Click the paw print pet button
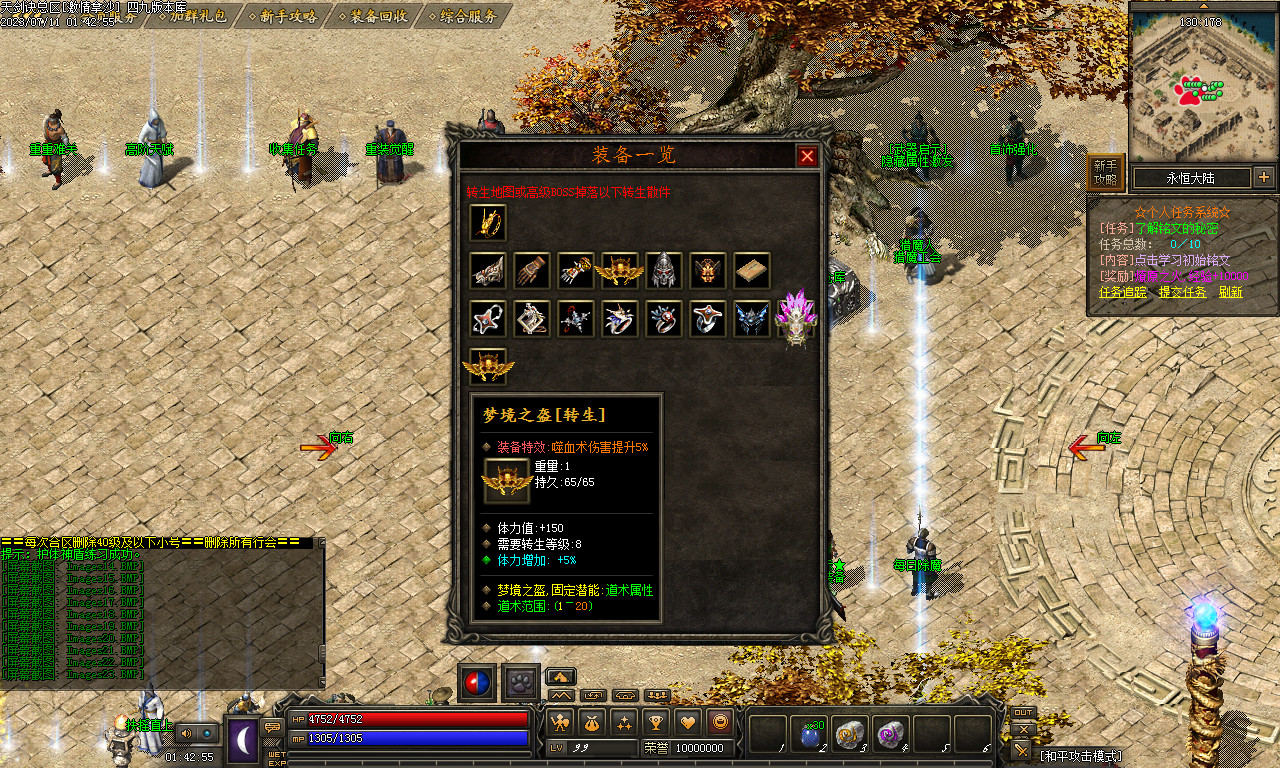Viewport: 1280px width, 768px height. pos(521,682)
